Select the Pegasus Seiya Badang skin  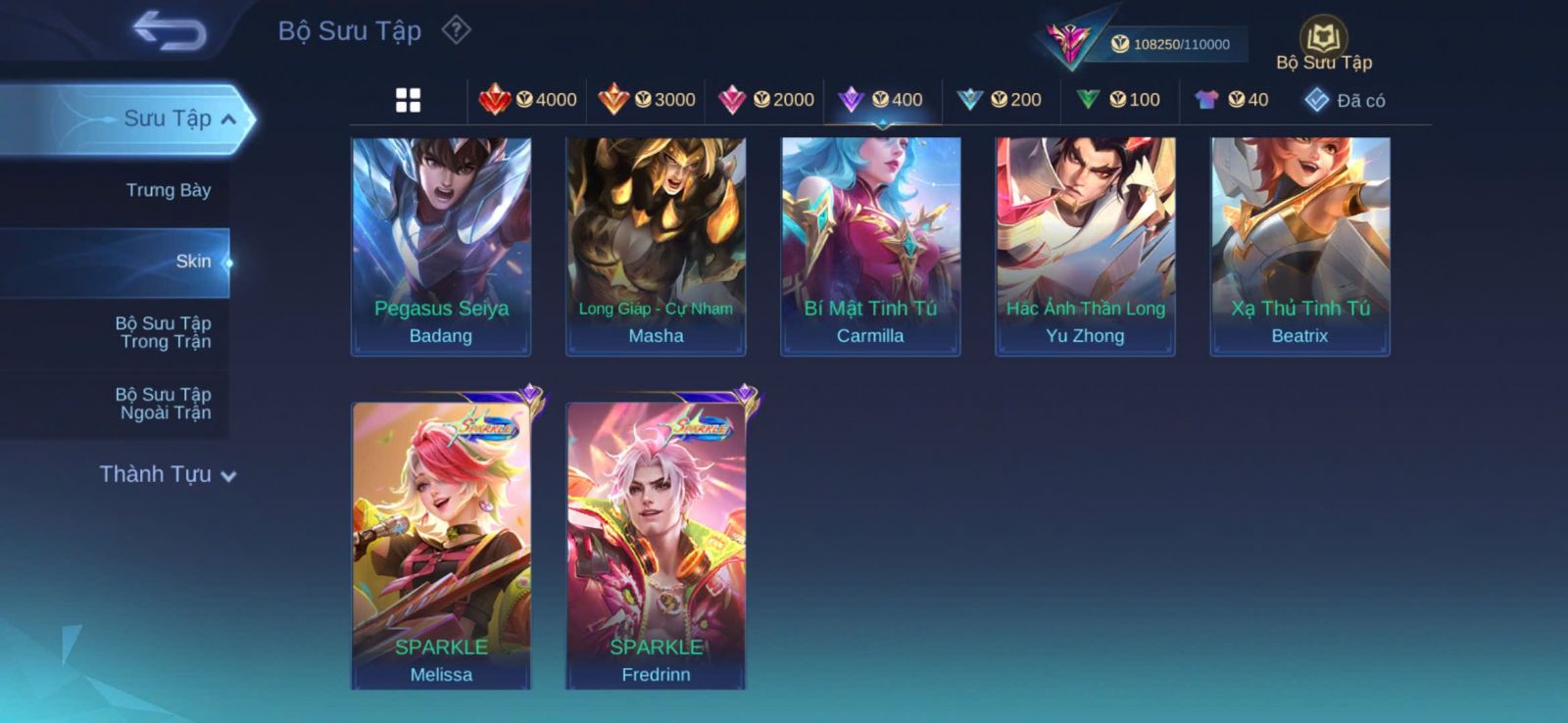(x=441, y=246)
